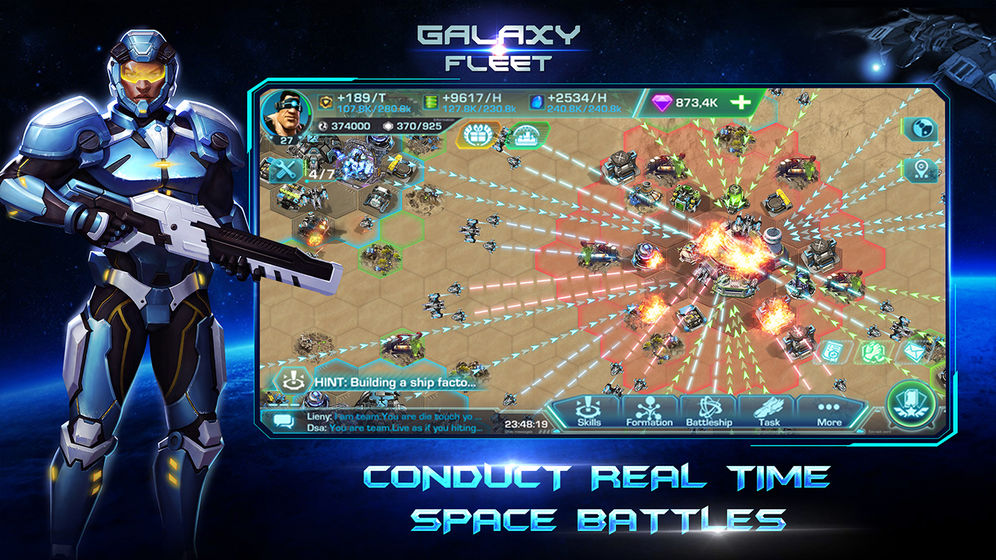Open the wrench and screwdriver build queue
This screenshot has height=560, width=996.
tap(283, 170)
